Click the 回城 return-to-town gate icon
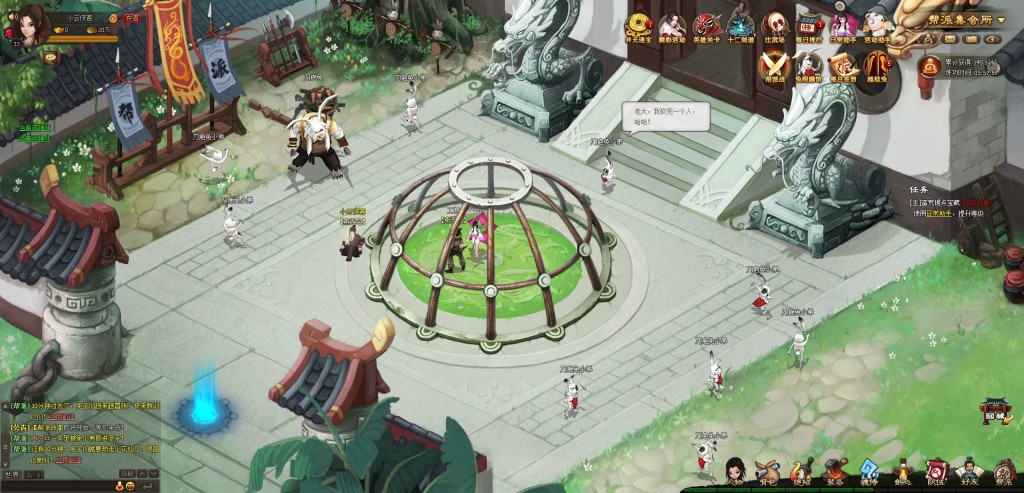The height and width of the screenshot is (493, 1024). pos(994,412)
